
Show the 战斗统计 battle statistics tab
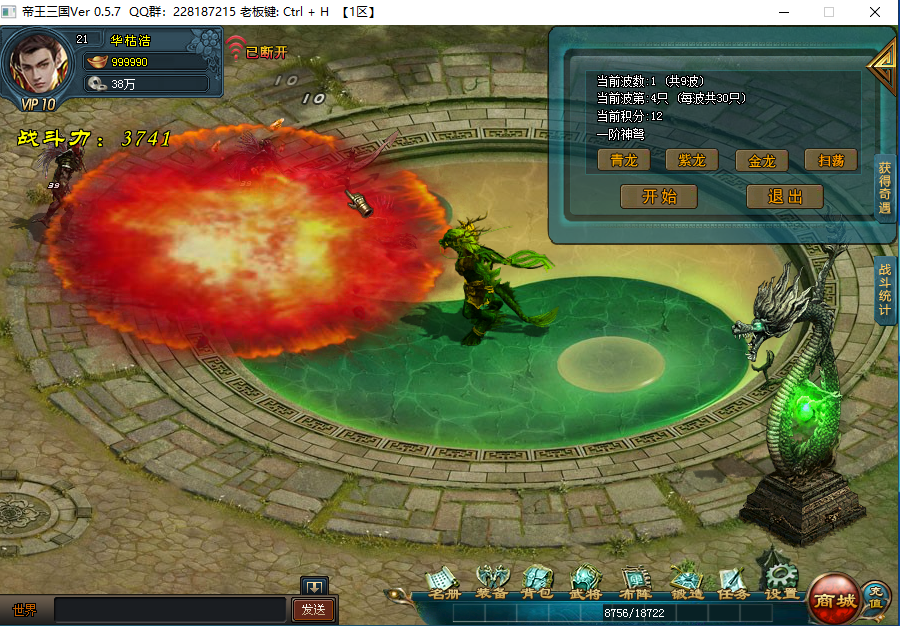(x=885, y=290)
